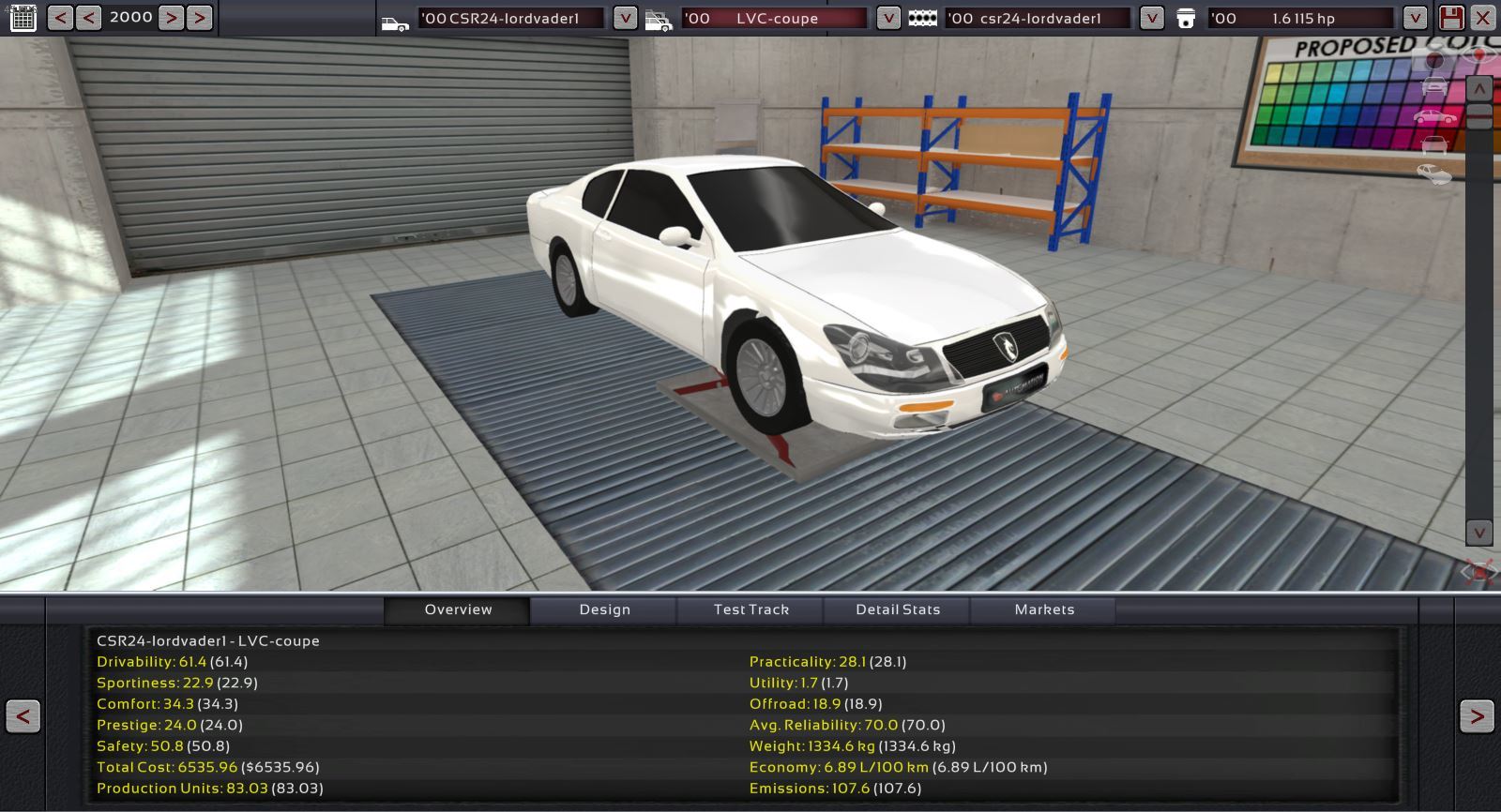
Task: Close the car designer with the X button
Action: [1483, 18]
